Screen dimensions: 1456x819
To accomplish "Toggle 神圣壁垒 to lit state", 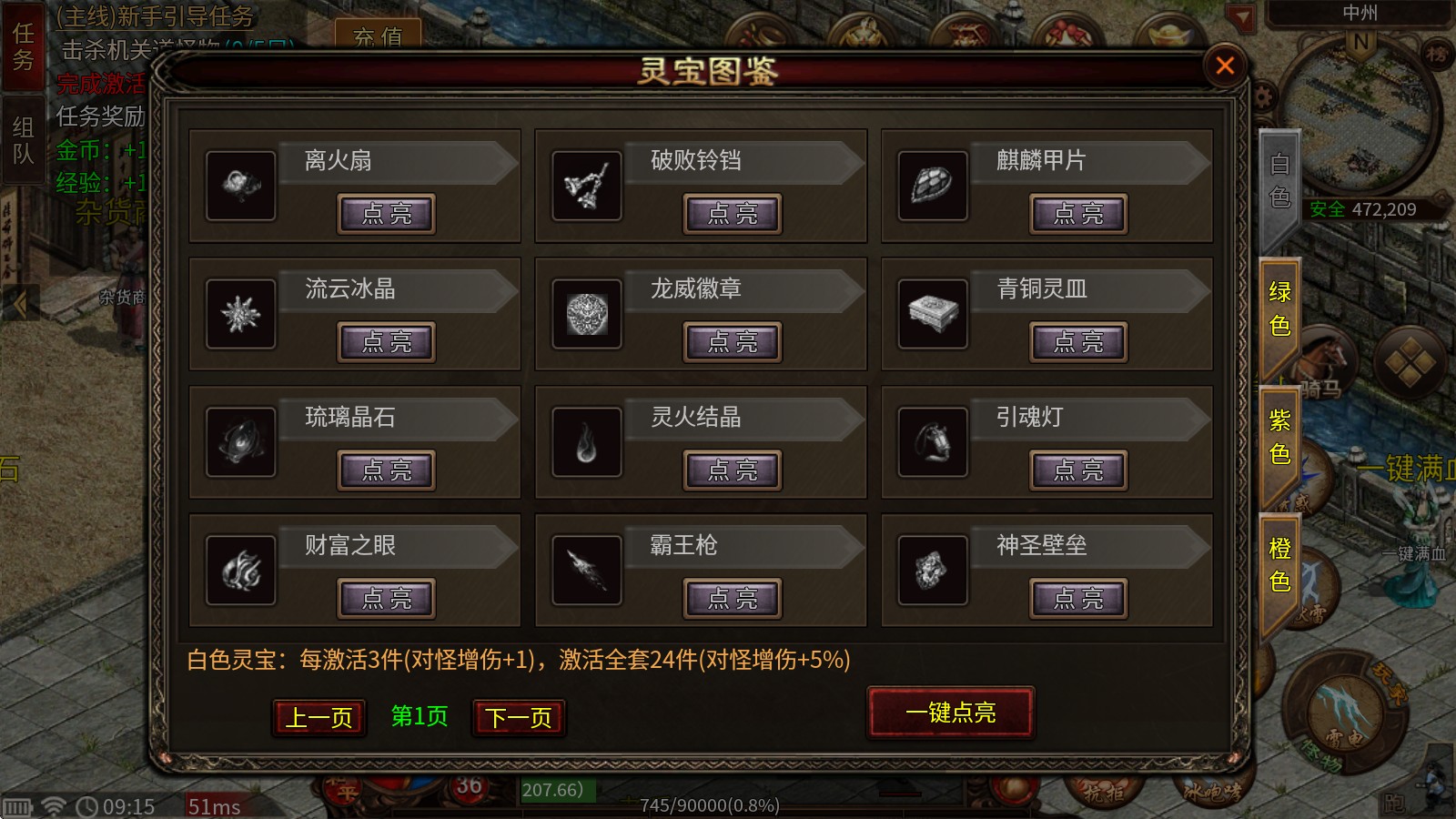I will tap(1078, 600).
